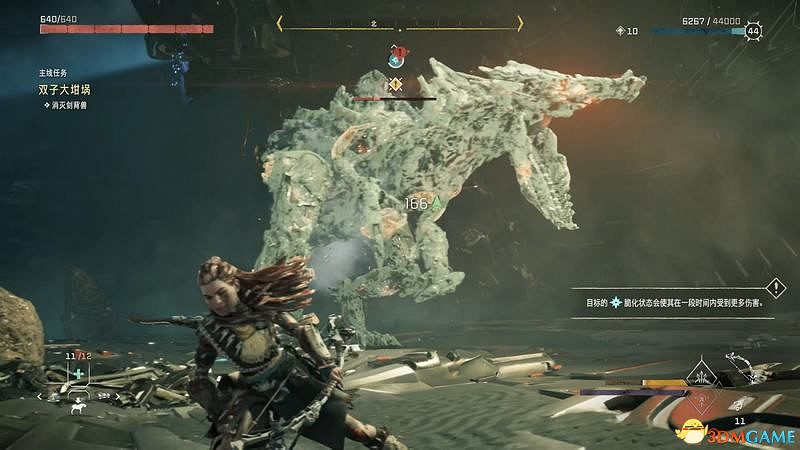Click the mount call horse icon
This screenshot has width=800, height=450.
pyautogui.click(x=76, y=407)
